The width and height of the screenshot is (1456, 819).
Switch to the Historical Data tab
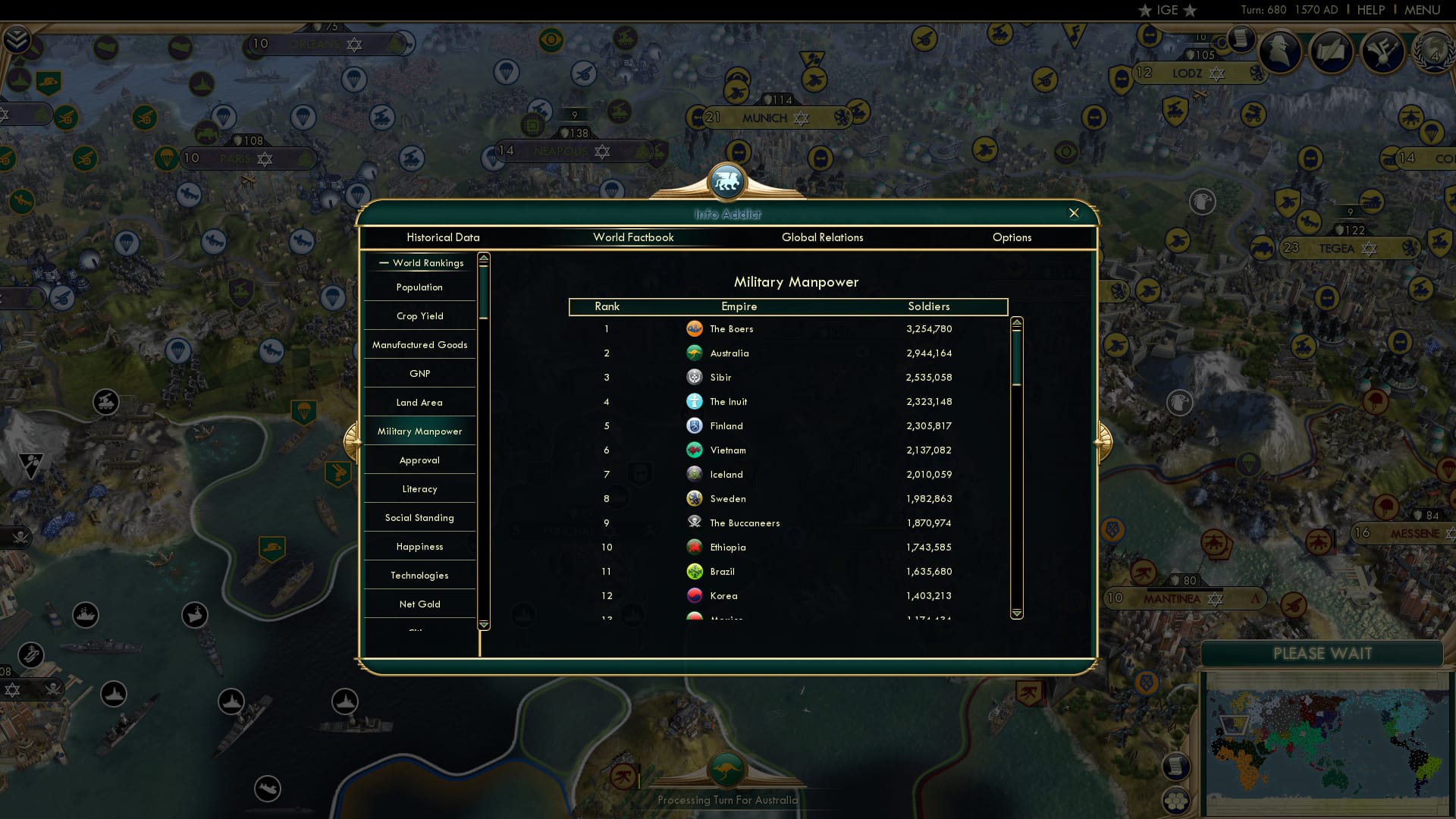[x=444, y=237]
